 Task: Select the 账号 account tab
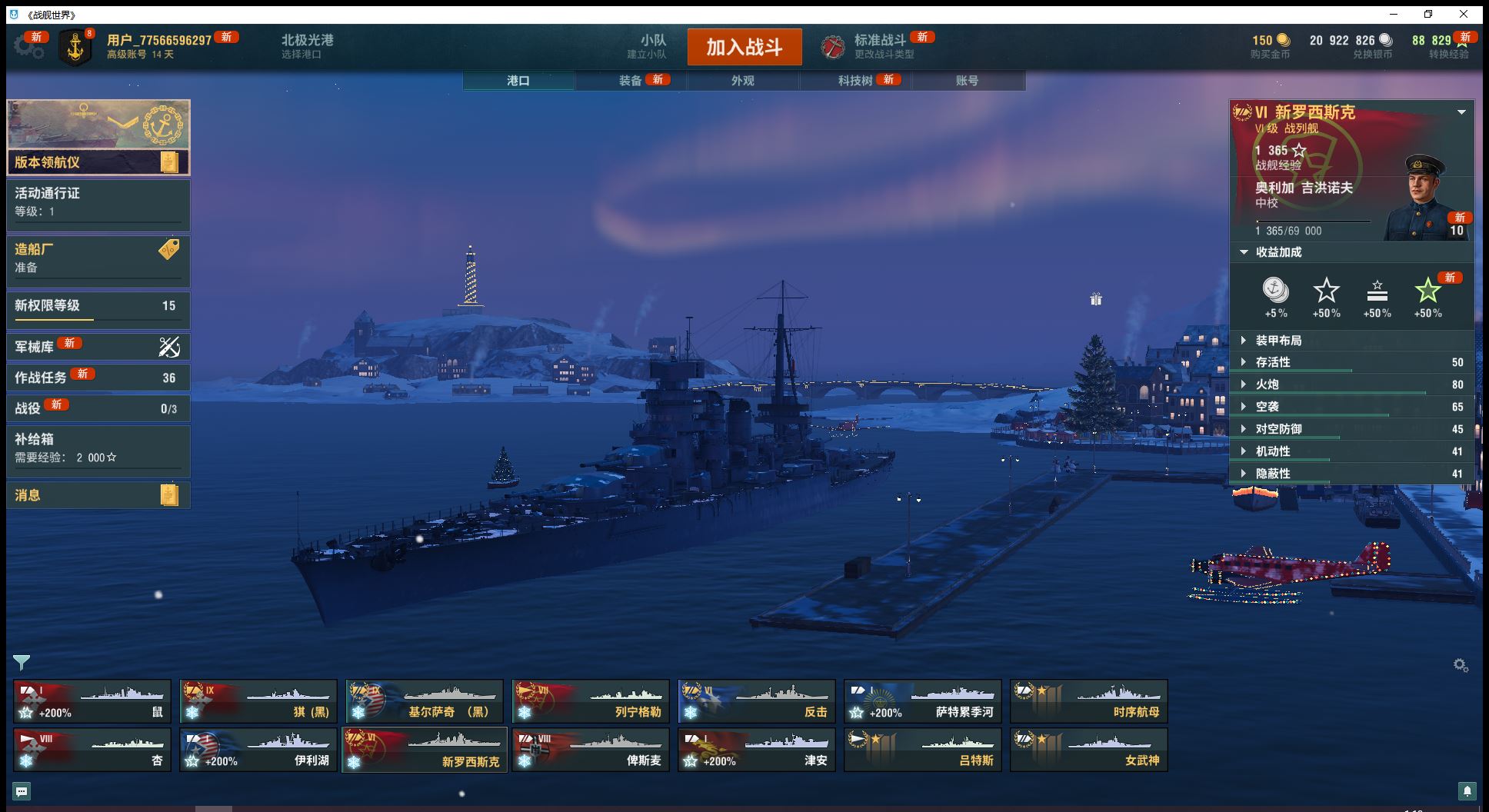point(967,81)
